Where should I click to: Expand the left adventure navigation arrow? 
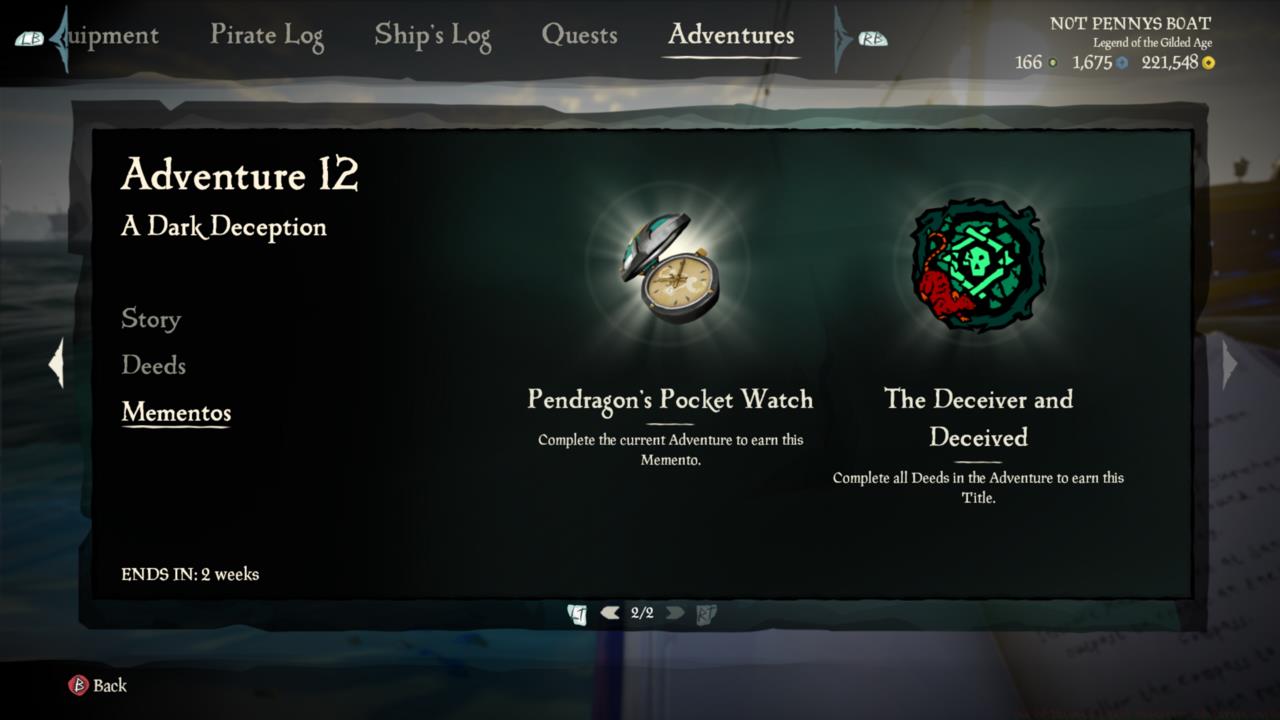pos(54,364)
